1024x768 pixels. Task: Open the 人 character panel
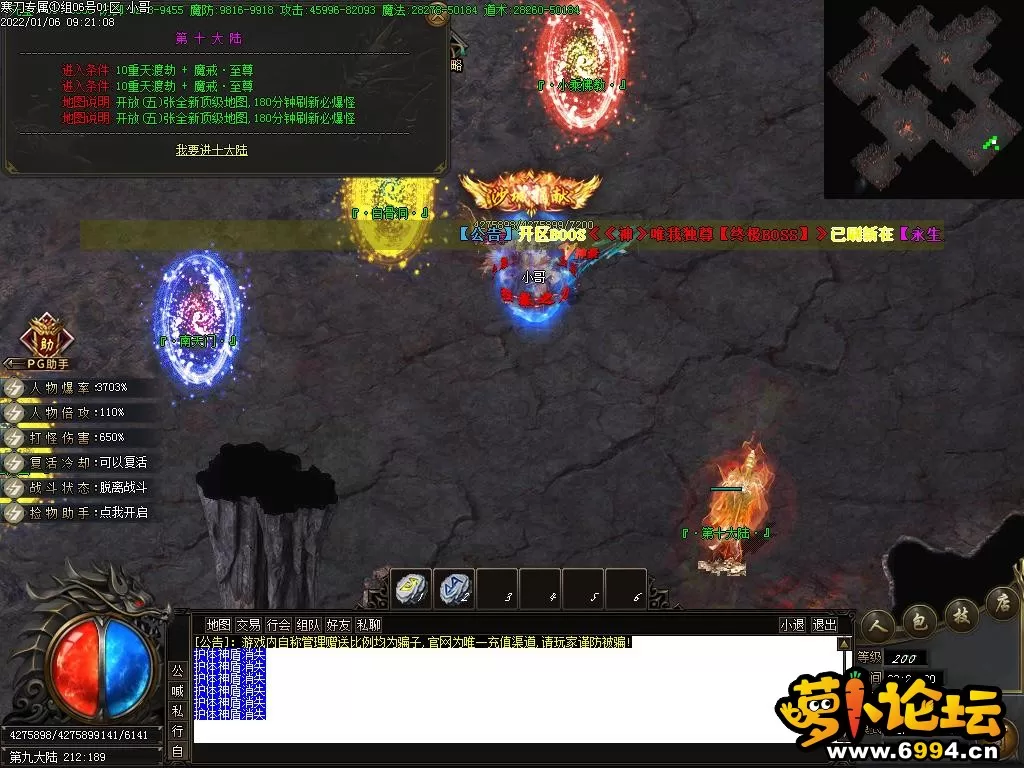coord(877,624)
